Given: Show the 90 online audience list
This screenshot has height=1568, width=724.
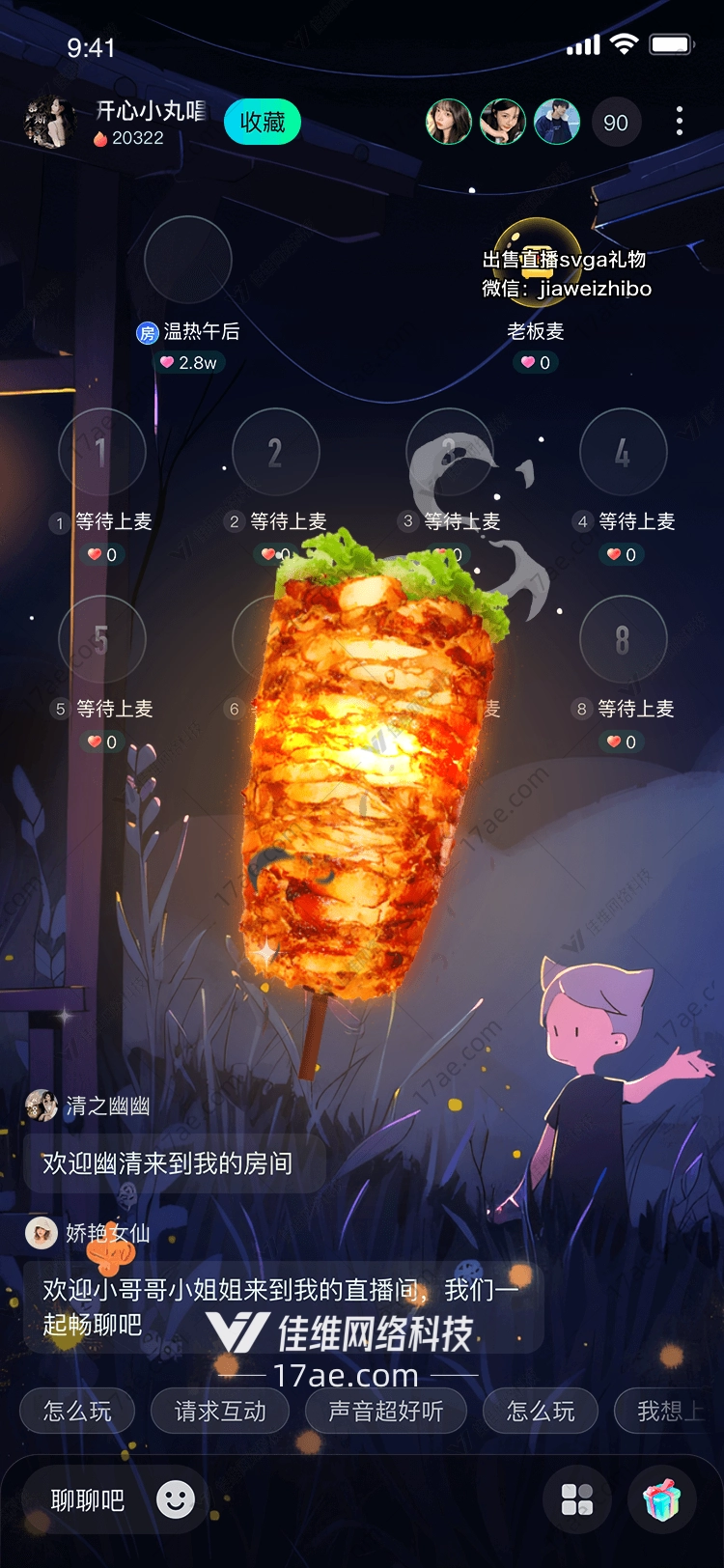Looking at the screenshot, I should click(615, 123).
